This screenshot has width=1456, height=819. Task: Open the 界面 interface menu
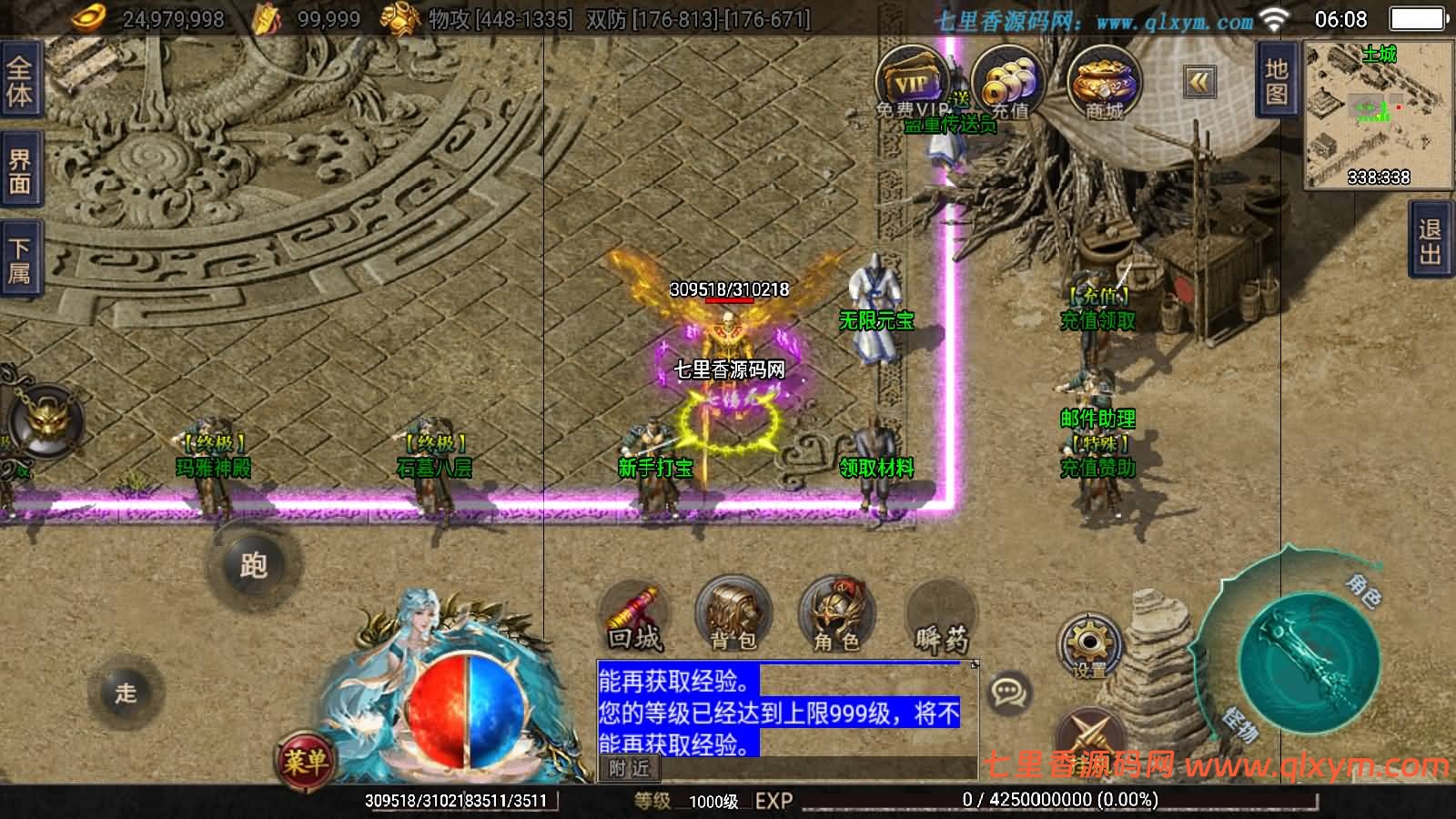[x=18, y=169]
